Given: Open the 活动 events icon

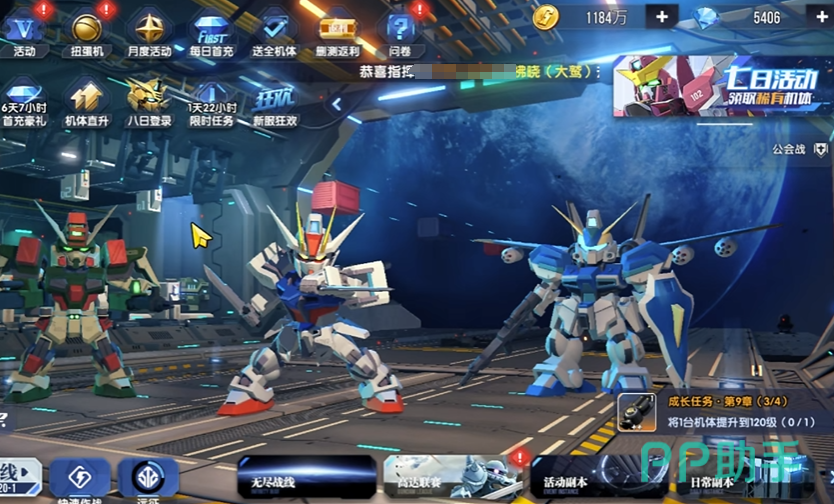Looking at the screenshot, I should click(x=24, y=31).
